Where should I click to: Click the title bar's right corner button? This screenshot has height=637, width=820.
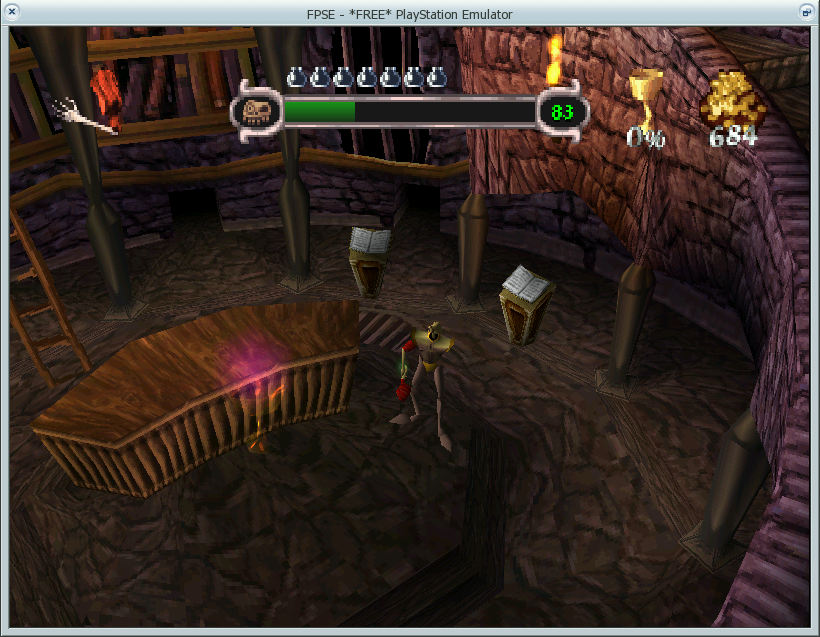[x=806, y=12]
